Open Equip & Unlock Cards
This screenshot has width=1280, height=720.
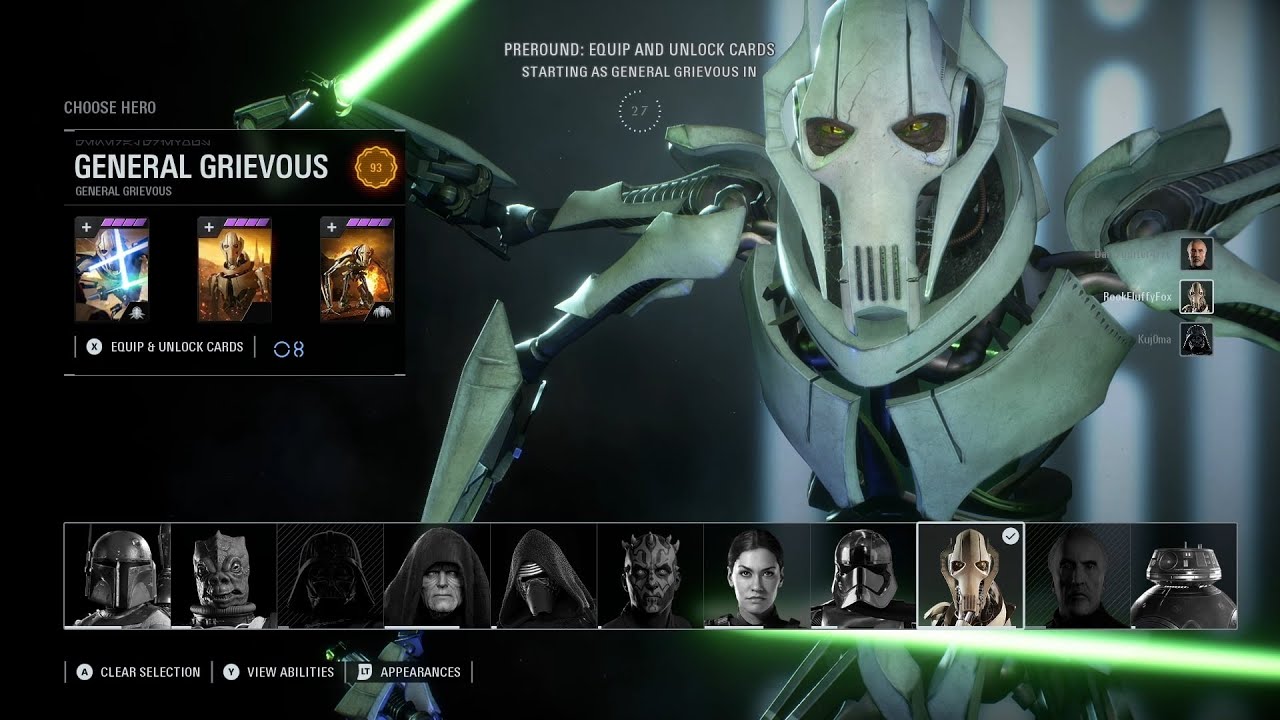coord(166,347)
